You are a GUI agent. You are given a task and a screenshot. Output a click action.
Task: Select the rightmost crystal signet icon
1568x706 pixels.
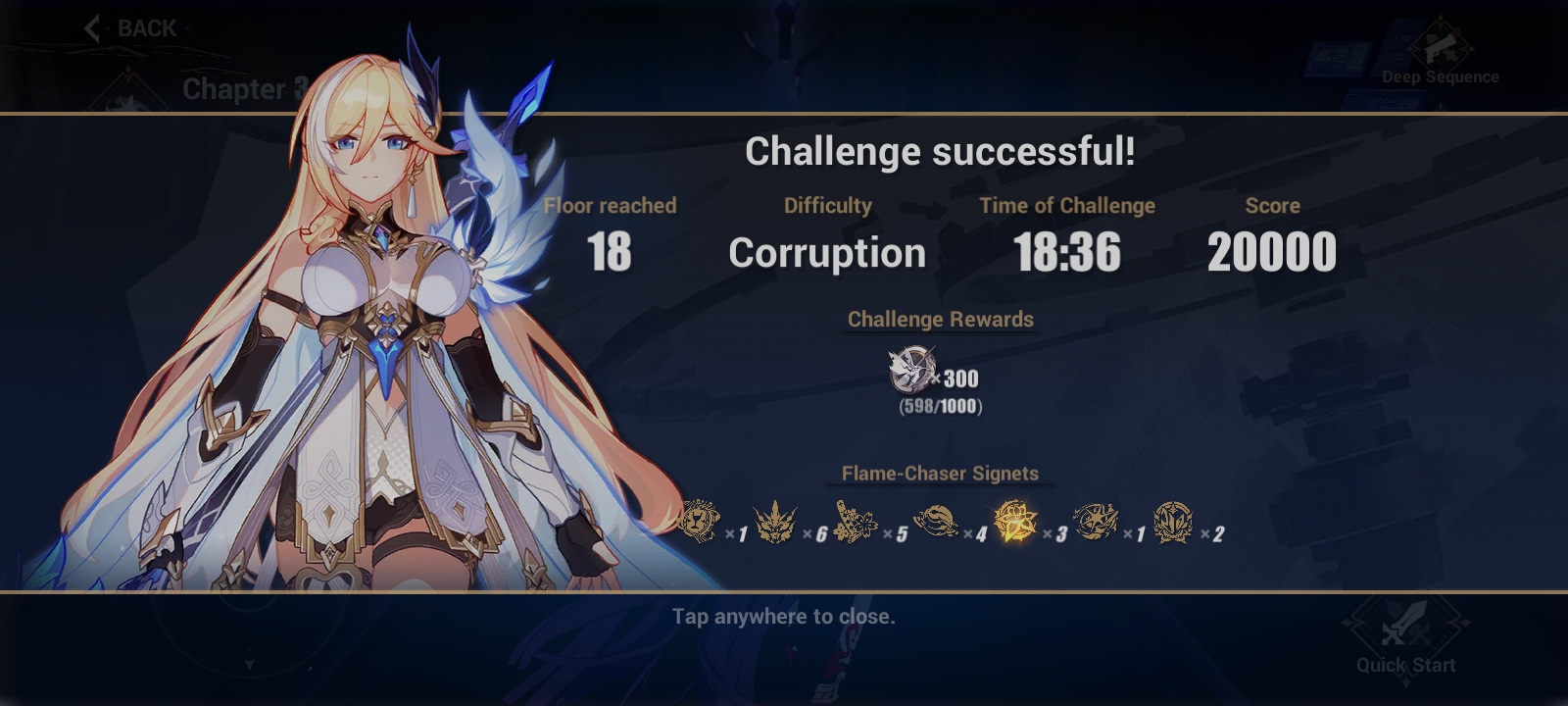pos(1172,524)
